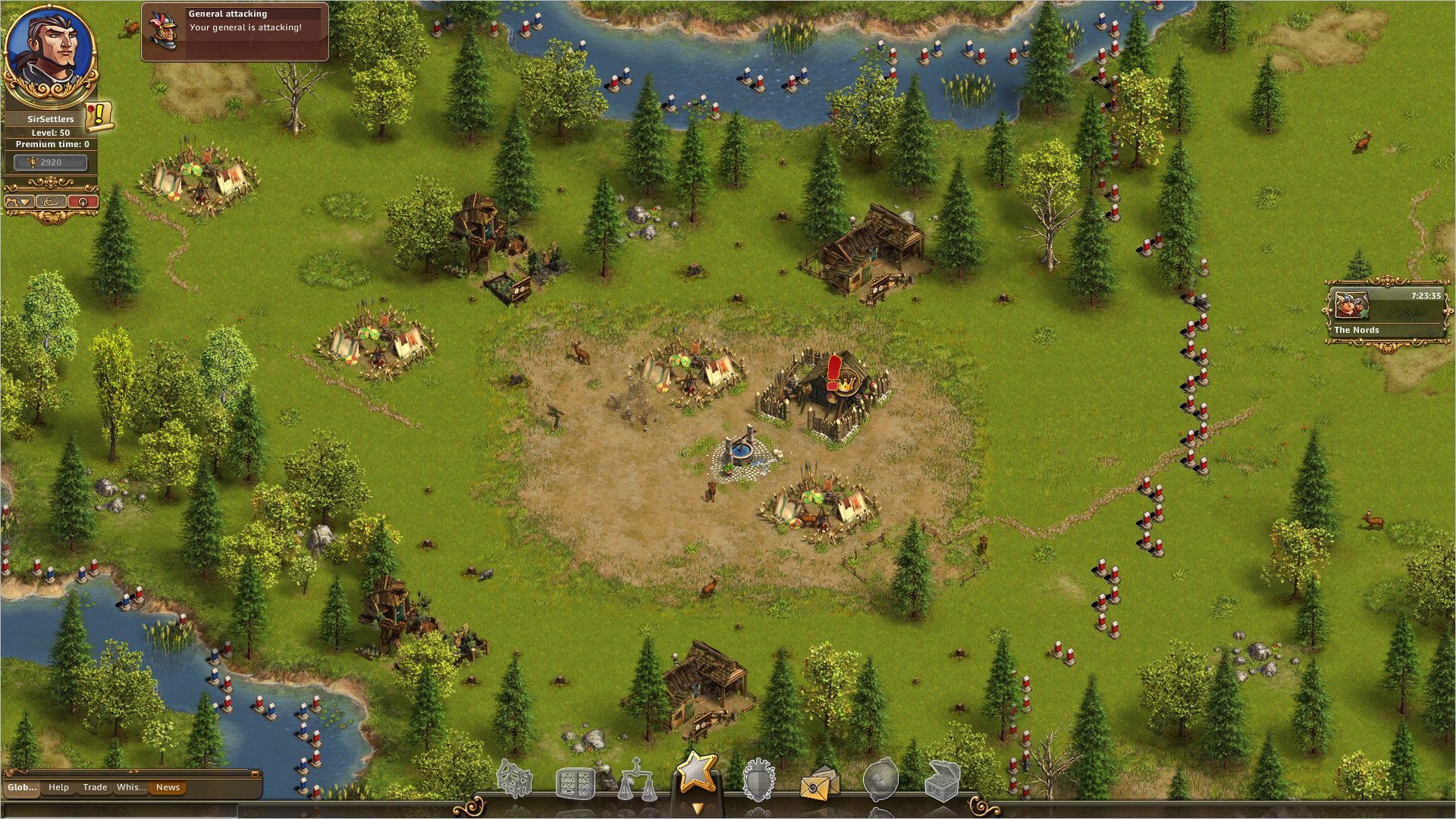The image size is (1456, 819).
Task: Toggle the chat window maximize control
Action: point(256,774)
